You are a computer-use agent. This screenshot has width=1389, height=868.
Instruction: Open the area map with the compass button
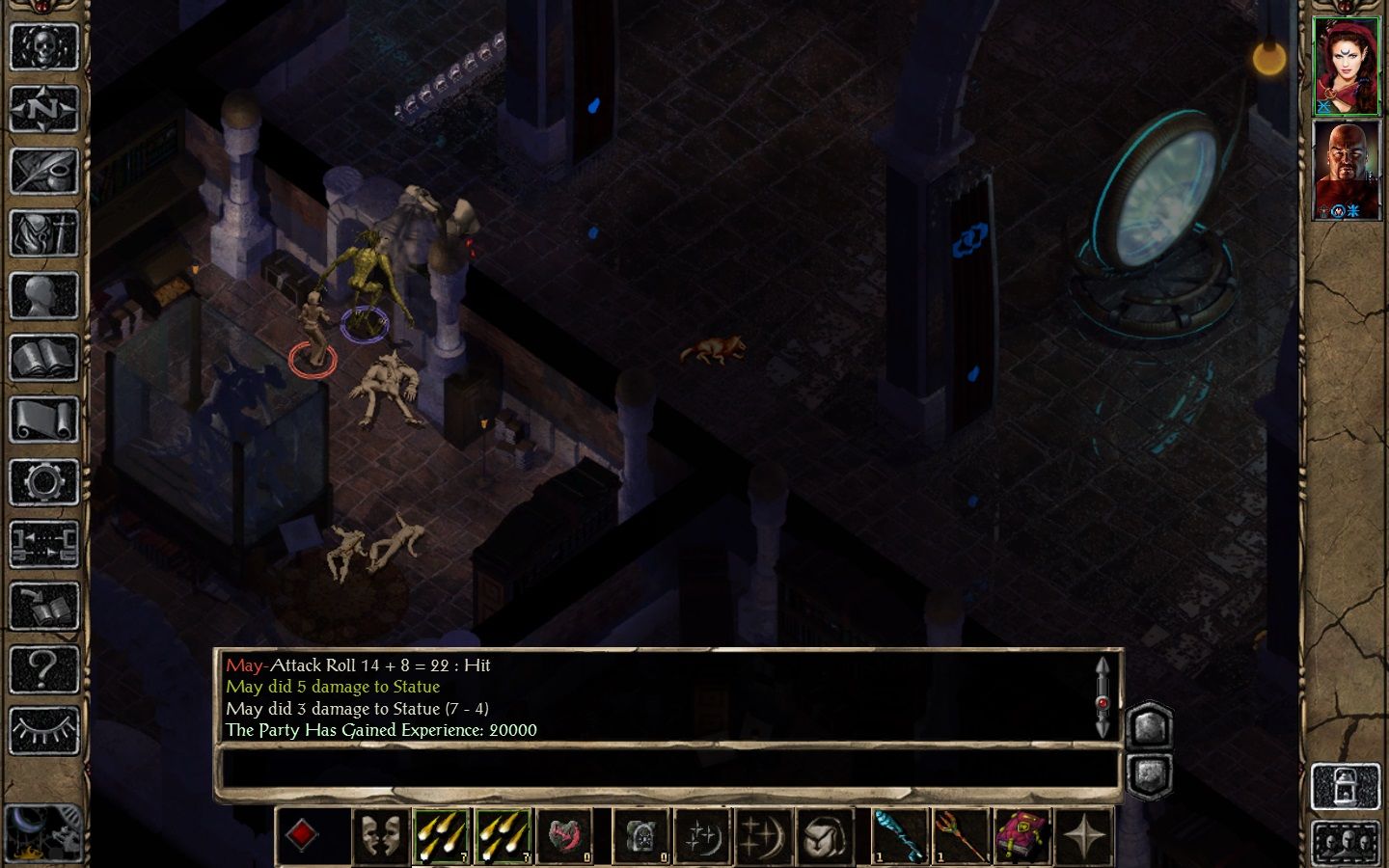click(x=43, y=109)
